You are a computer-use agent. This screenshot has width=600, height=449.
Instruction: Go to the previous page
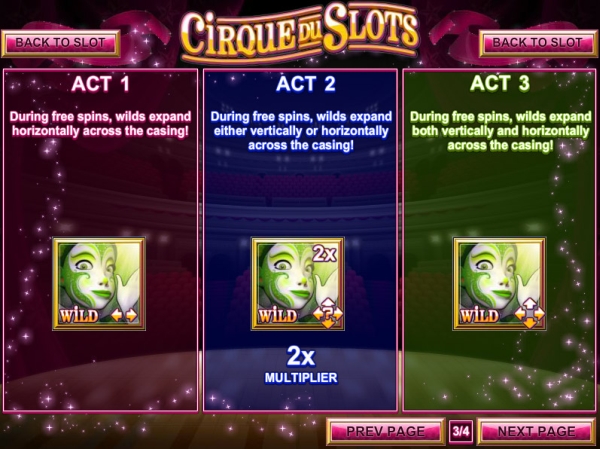tap(385, 431)
